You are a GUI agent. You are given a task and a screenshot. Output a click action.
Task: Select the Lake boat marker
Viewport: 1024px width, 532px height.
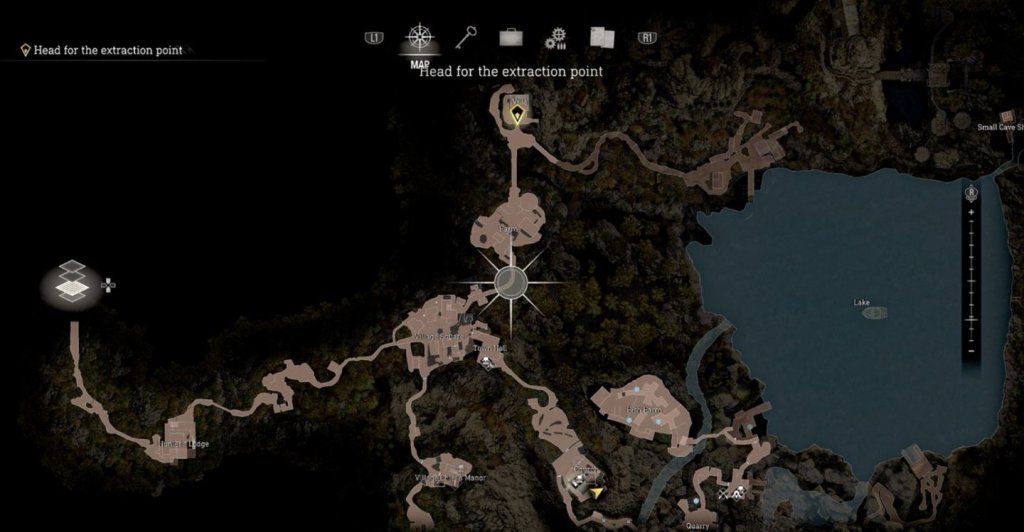(875, 313)
